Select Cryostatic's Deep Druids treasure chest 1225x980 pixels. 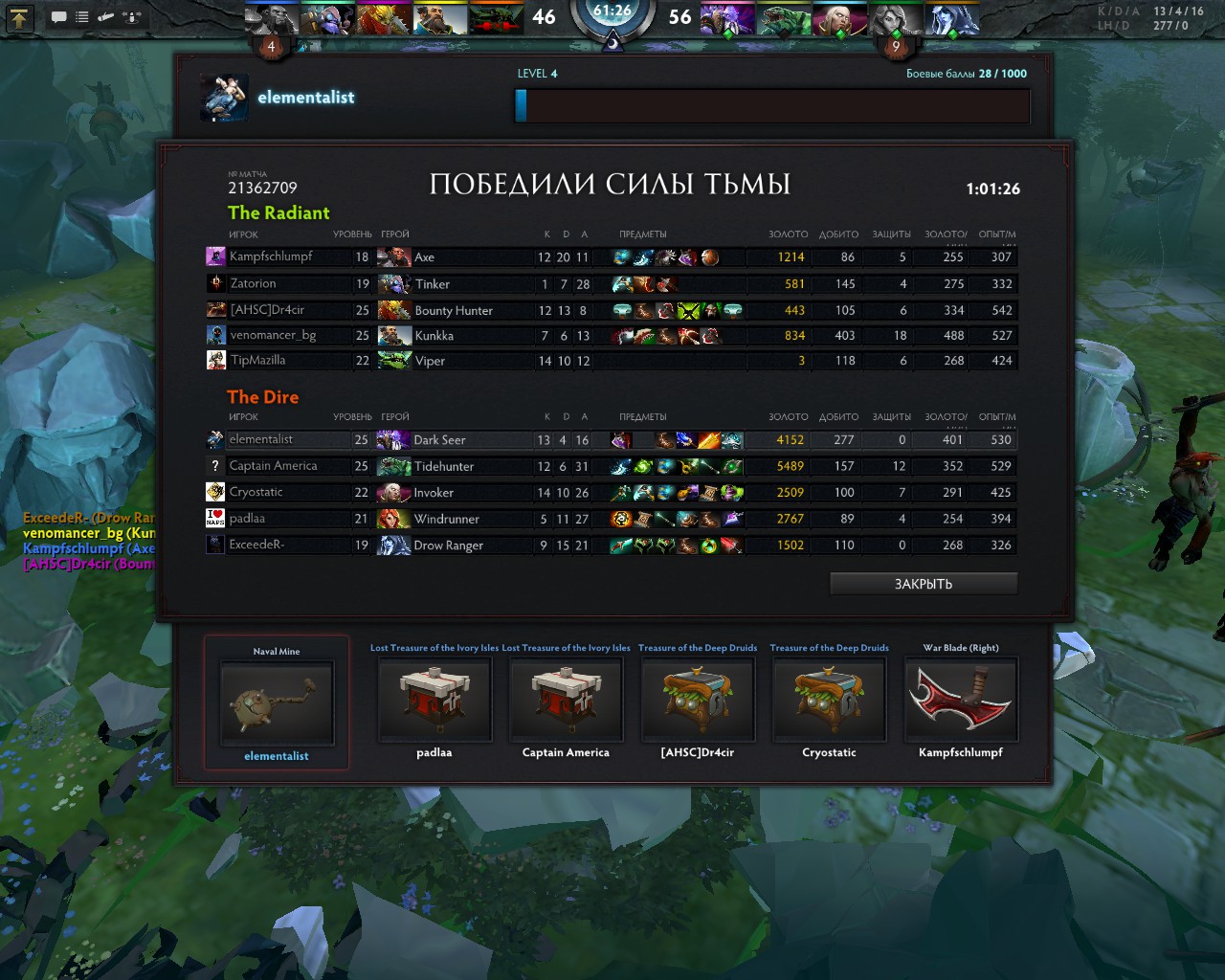[x=829, y=700]
